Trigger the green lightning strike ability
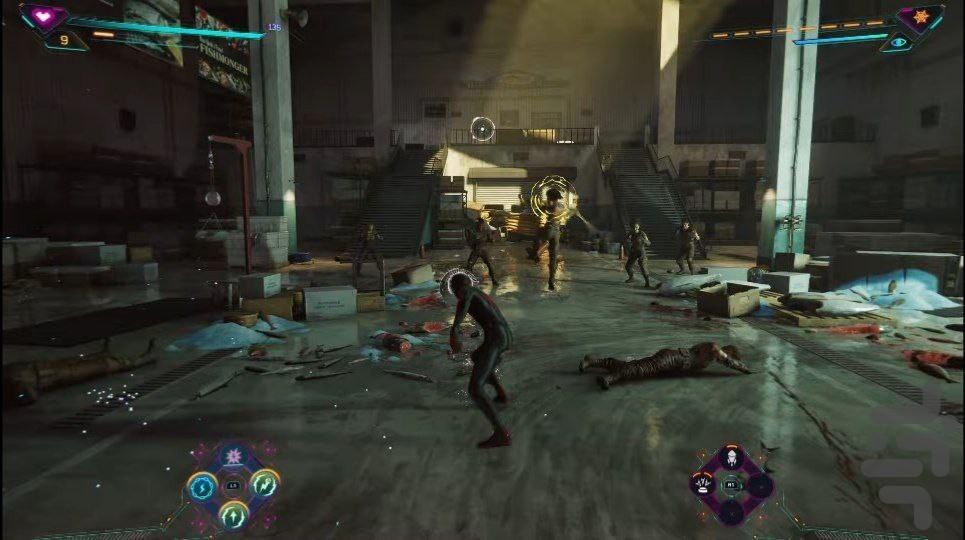 coord(264,485)
